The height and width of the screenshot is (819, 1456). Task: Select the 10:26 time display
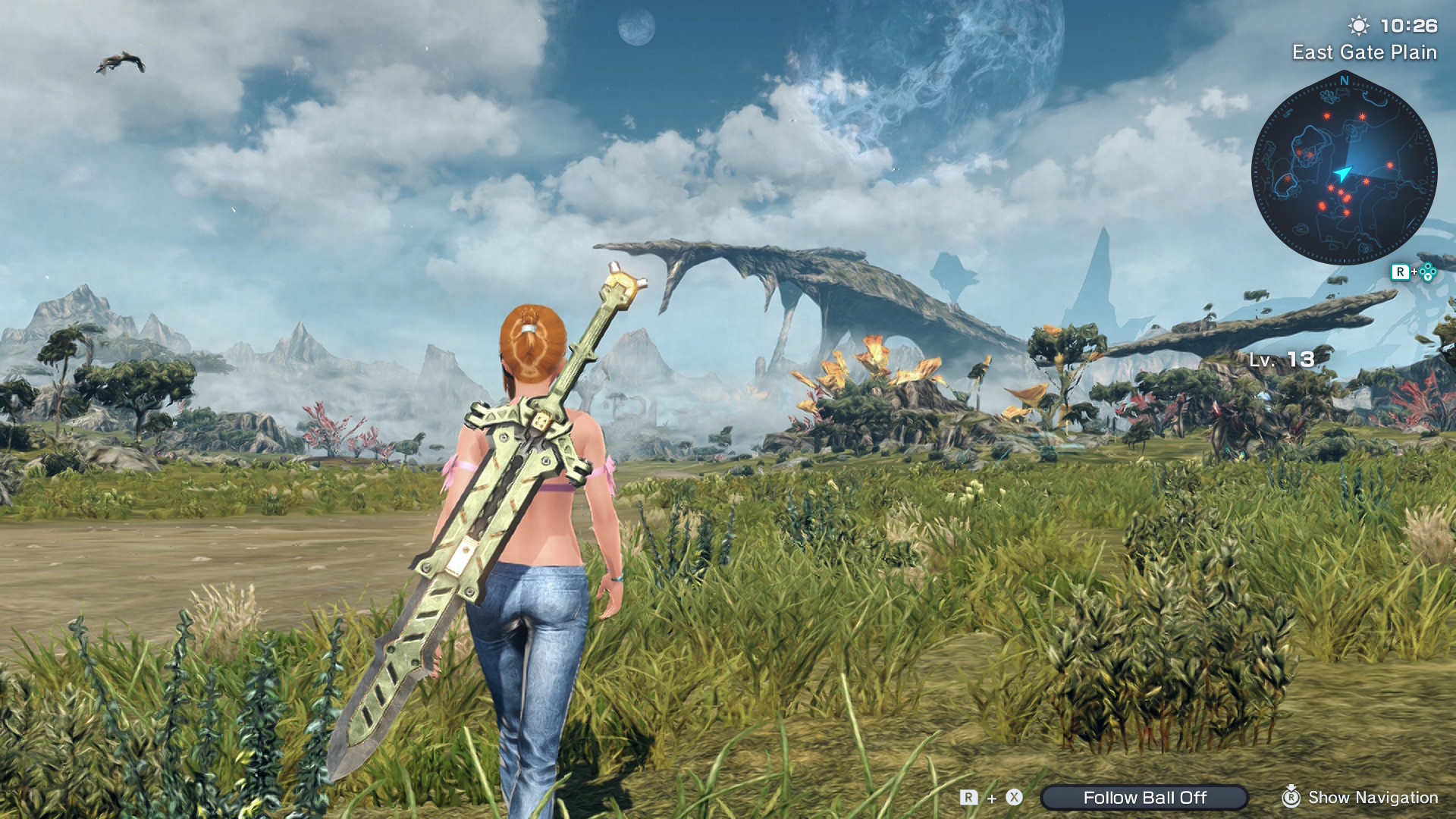[1409, 25]
